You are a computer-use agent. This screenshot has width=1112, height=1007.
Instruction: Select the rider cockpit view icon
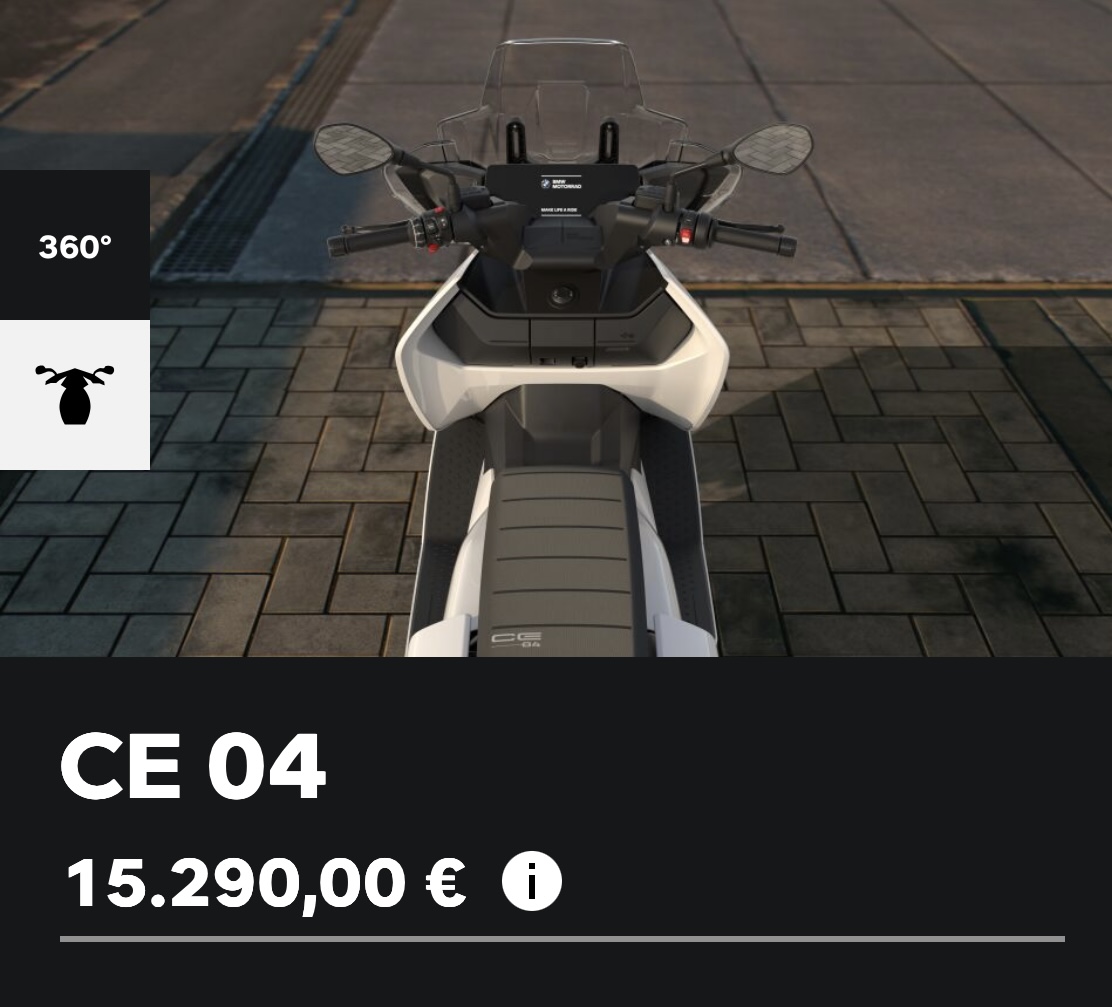(x=75, y=394)
